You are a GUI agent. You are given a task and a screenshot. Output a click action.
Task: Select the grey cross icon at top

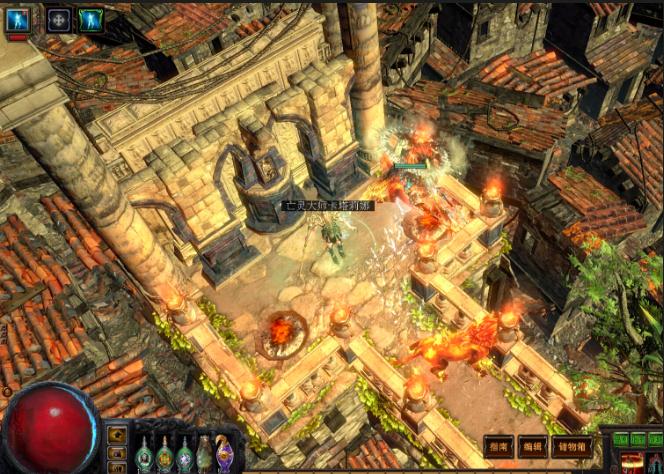pyautogui.click(x=59, y=19)
